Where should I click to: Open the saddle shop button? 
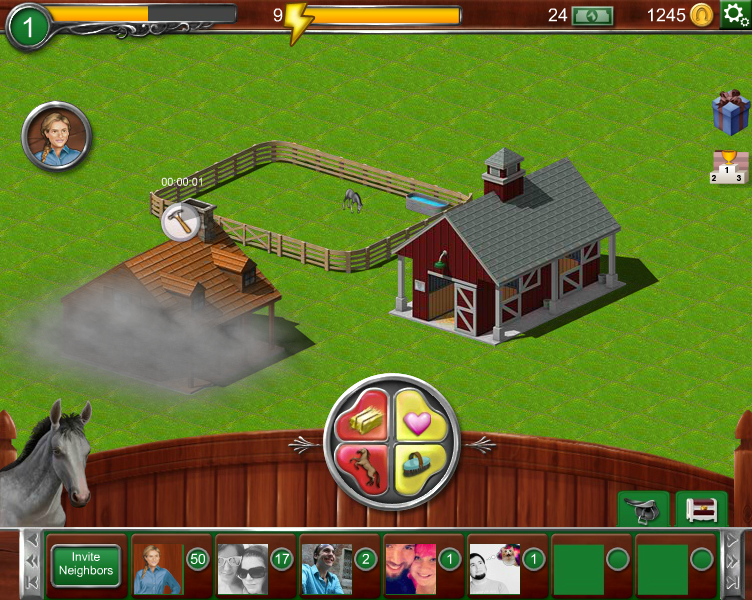click(643, 510)
